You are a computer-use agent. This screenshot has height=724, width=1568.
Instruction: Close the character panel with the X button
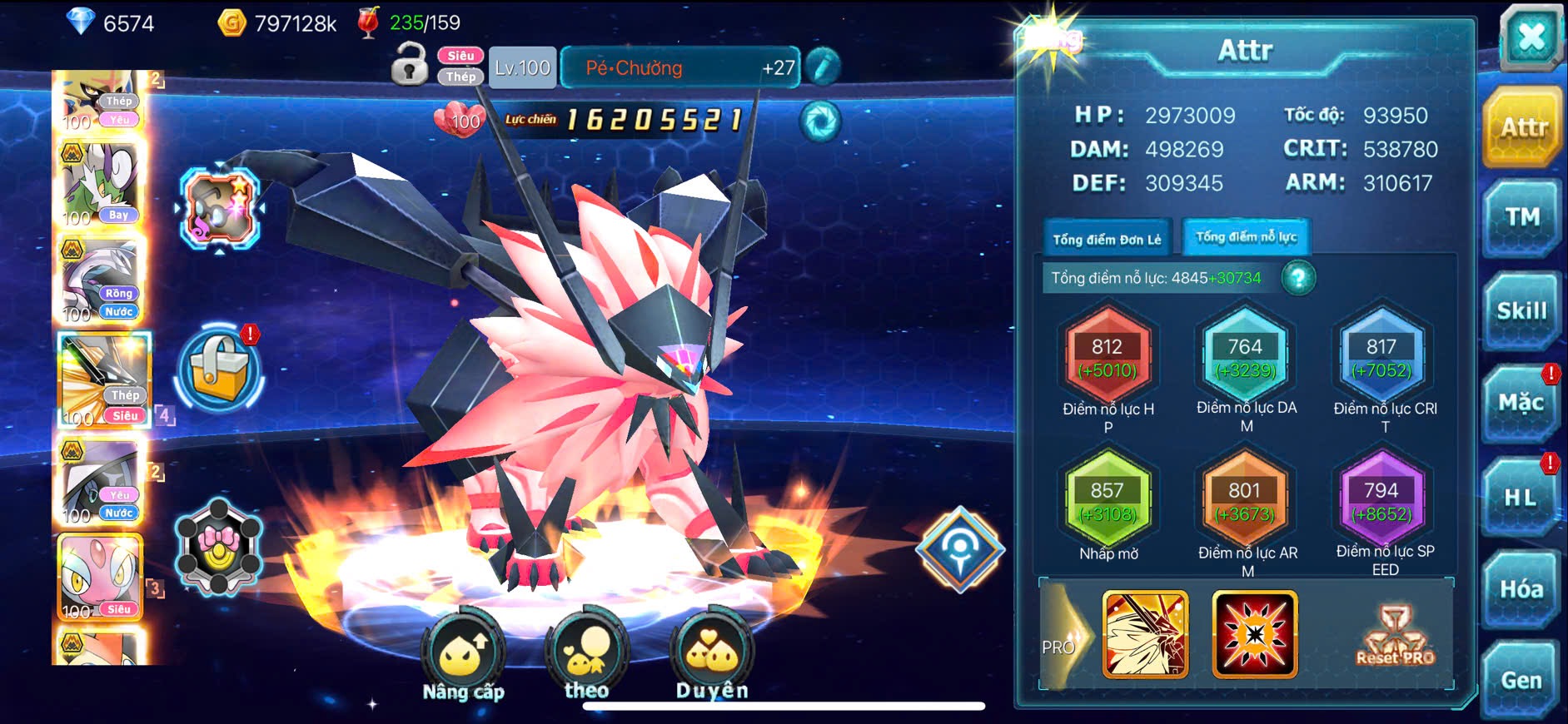click(1531, 37)
